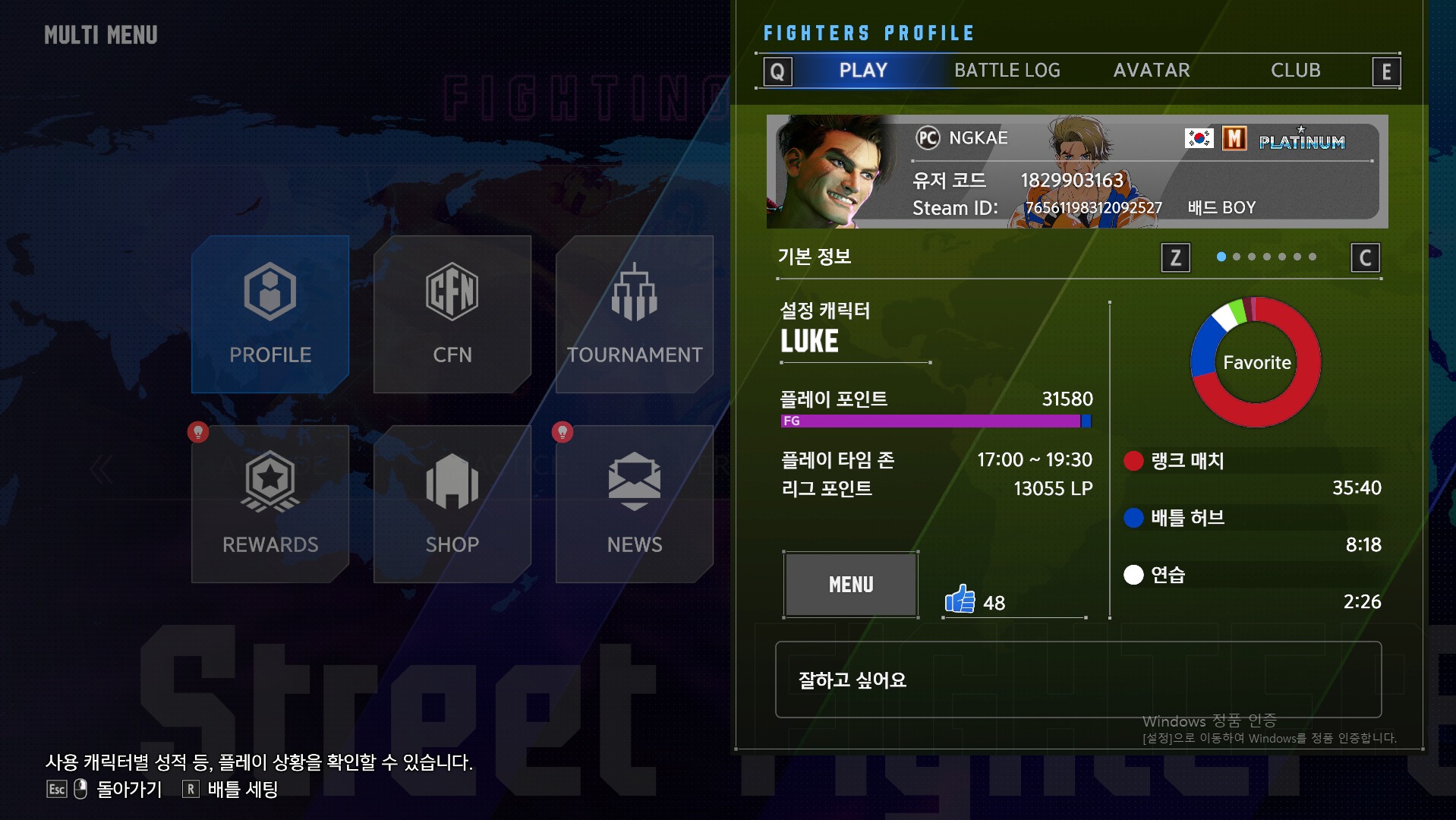Switch to the BATTLE LOG tab
Screen dimensions: 1456x820
pyautogui.click(x=1007, y=70)
